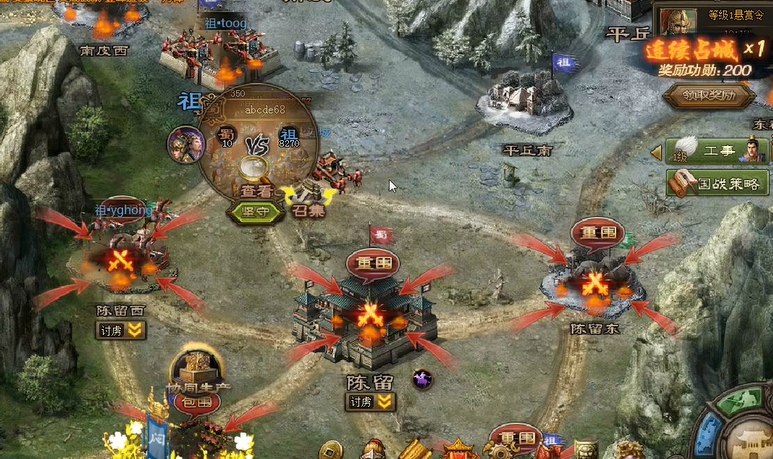Open the 讨虏 dropdown under 陈留
Image resolution: width=773 pixels, height=459 pixels.
coord(370,402)
